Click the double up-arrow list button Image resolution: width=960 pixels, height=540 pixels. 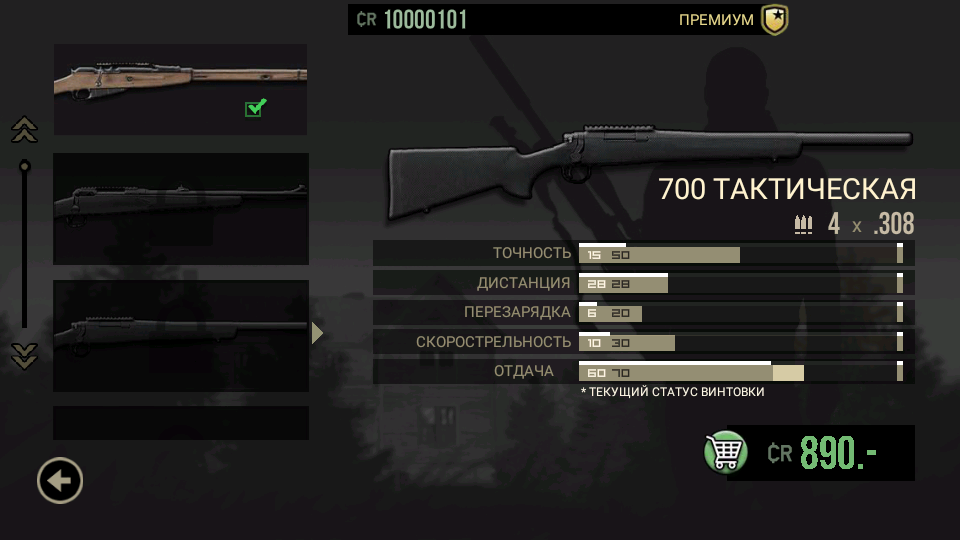point(24,129)
